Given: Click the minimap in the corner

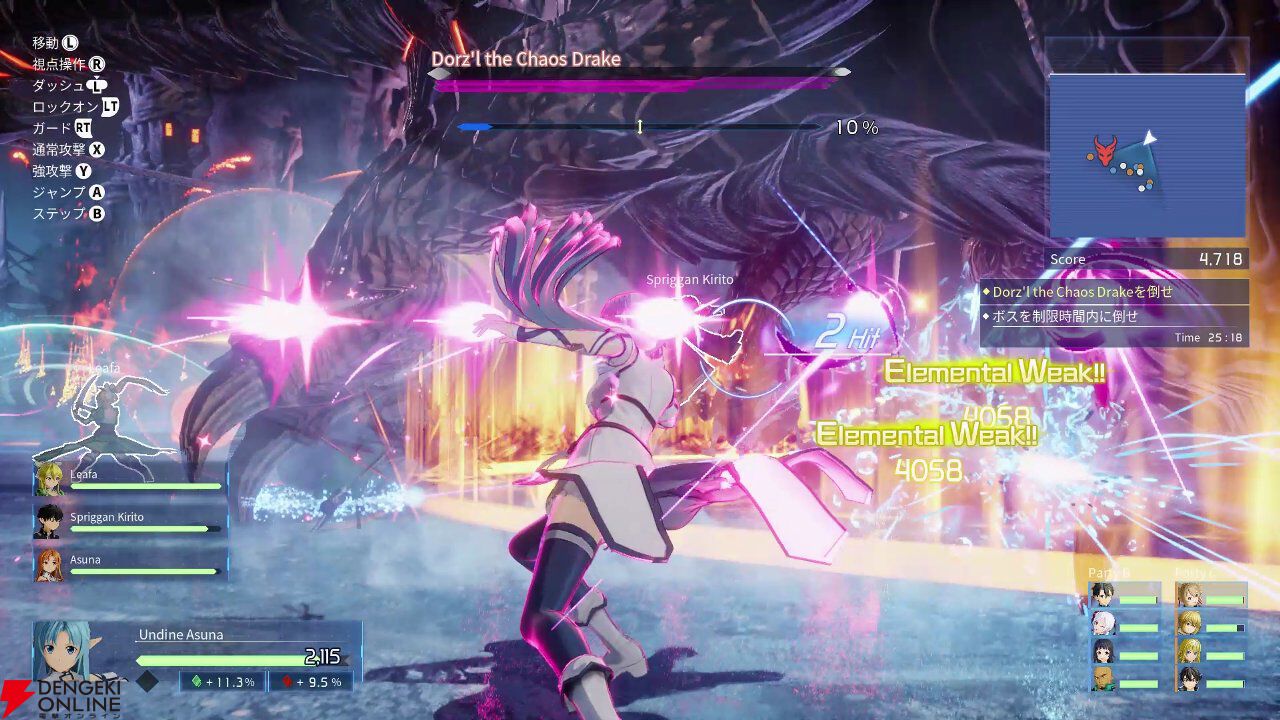Looking at the screenshot, I should 1147,155.
